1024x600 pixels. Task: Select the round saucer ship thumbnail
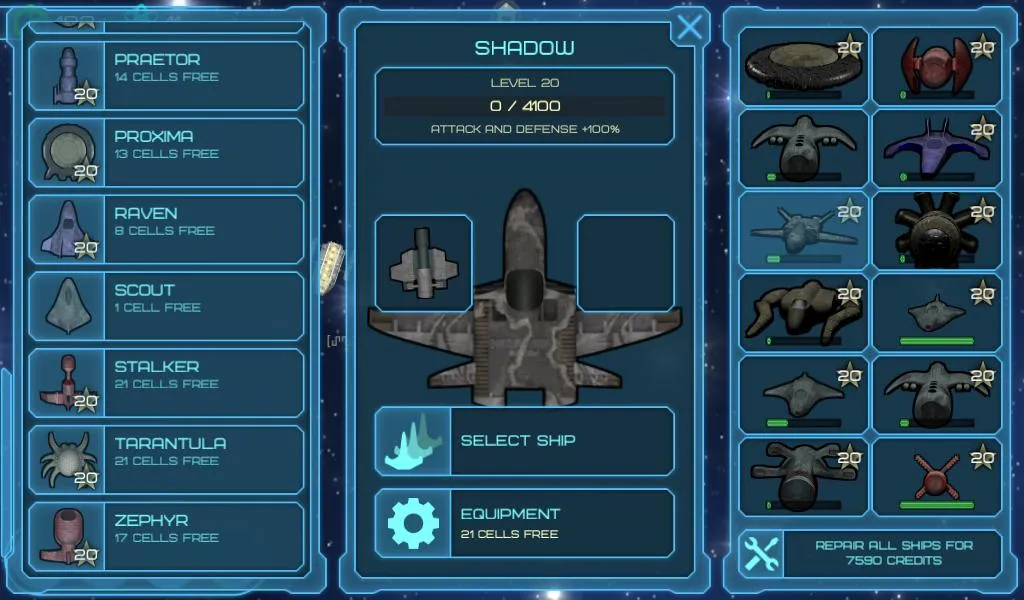804,66
